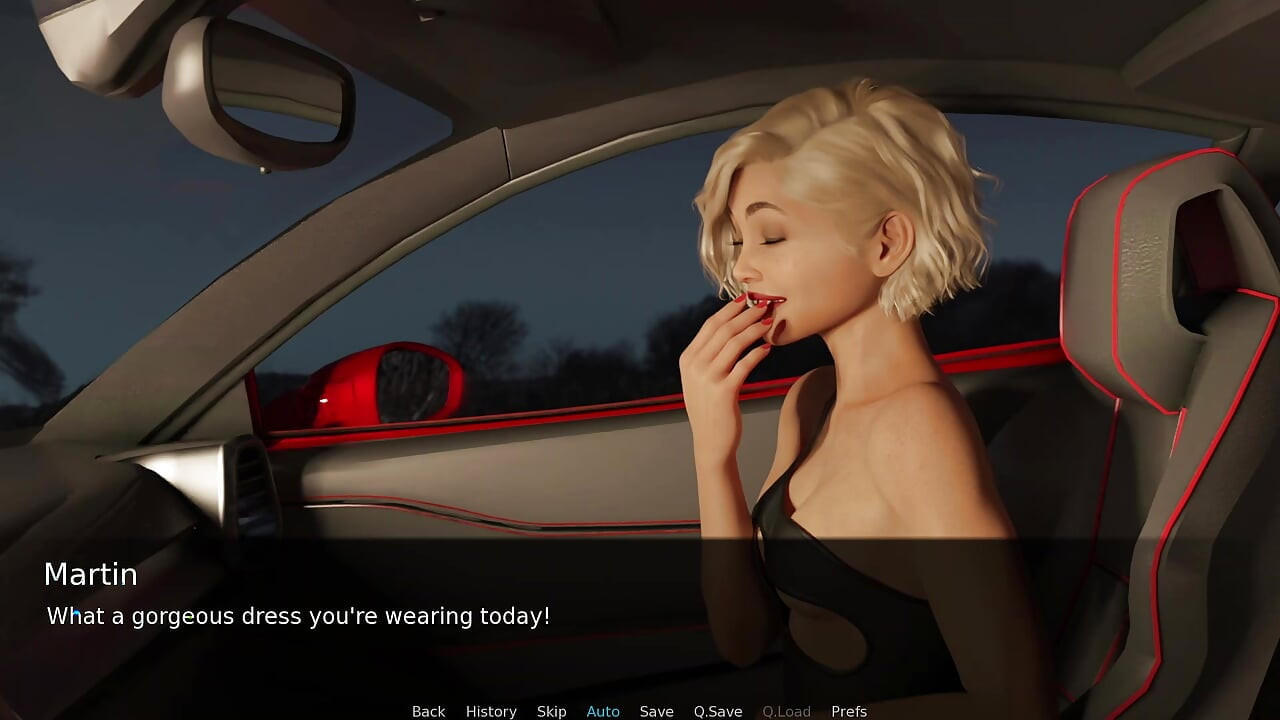Quick save with Q.Save
The height and width of the screenshot is (720, 1280).
pyautogui.click(x=718, y=711)
